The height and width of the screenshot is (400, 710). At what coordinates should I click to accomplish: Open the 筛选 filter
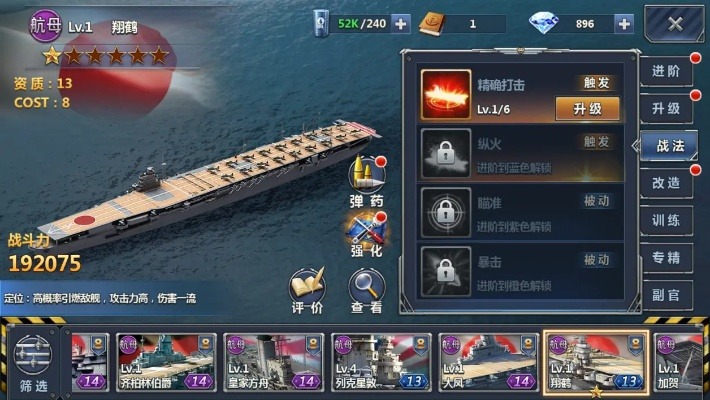click(x=33, y=362)
